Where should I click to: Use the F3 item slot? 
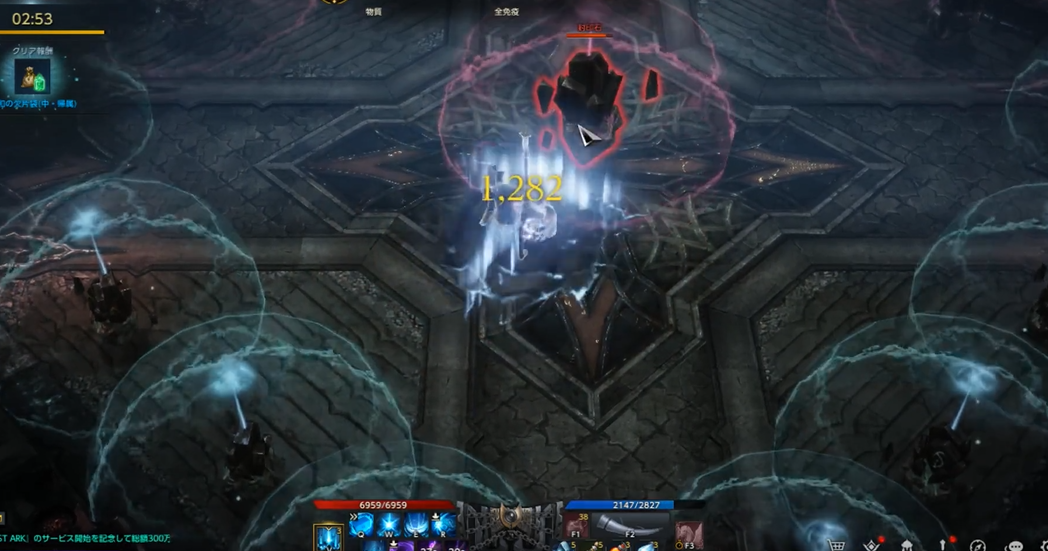688,531
